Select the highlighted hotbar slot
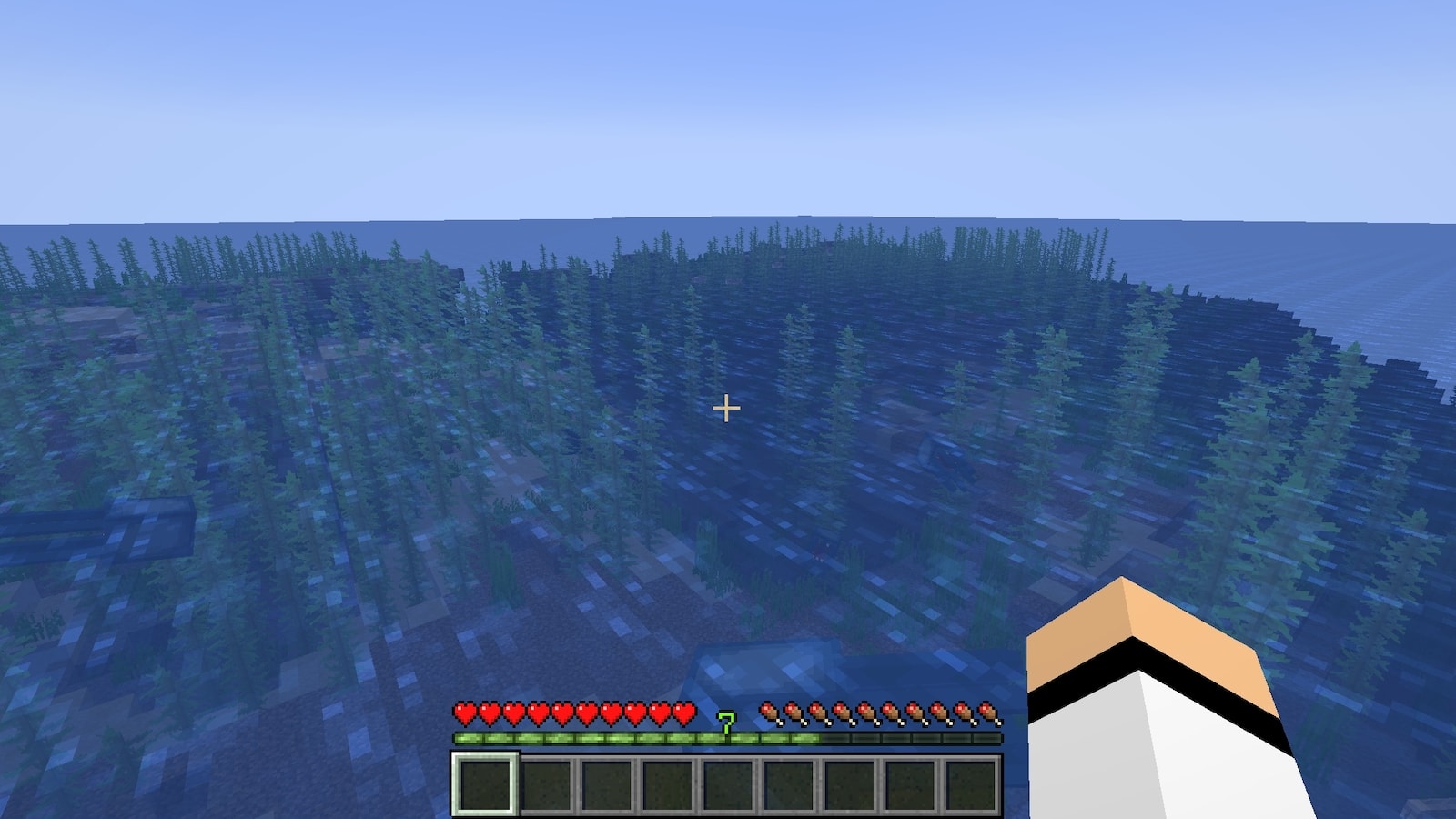The width and height of the screenshot is (1456, 819). 485,784
